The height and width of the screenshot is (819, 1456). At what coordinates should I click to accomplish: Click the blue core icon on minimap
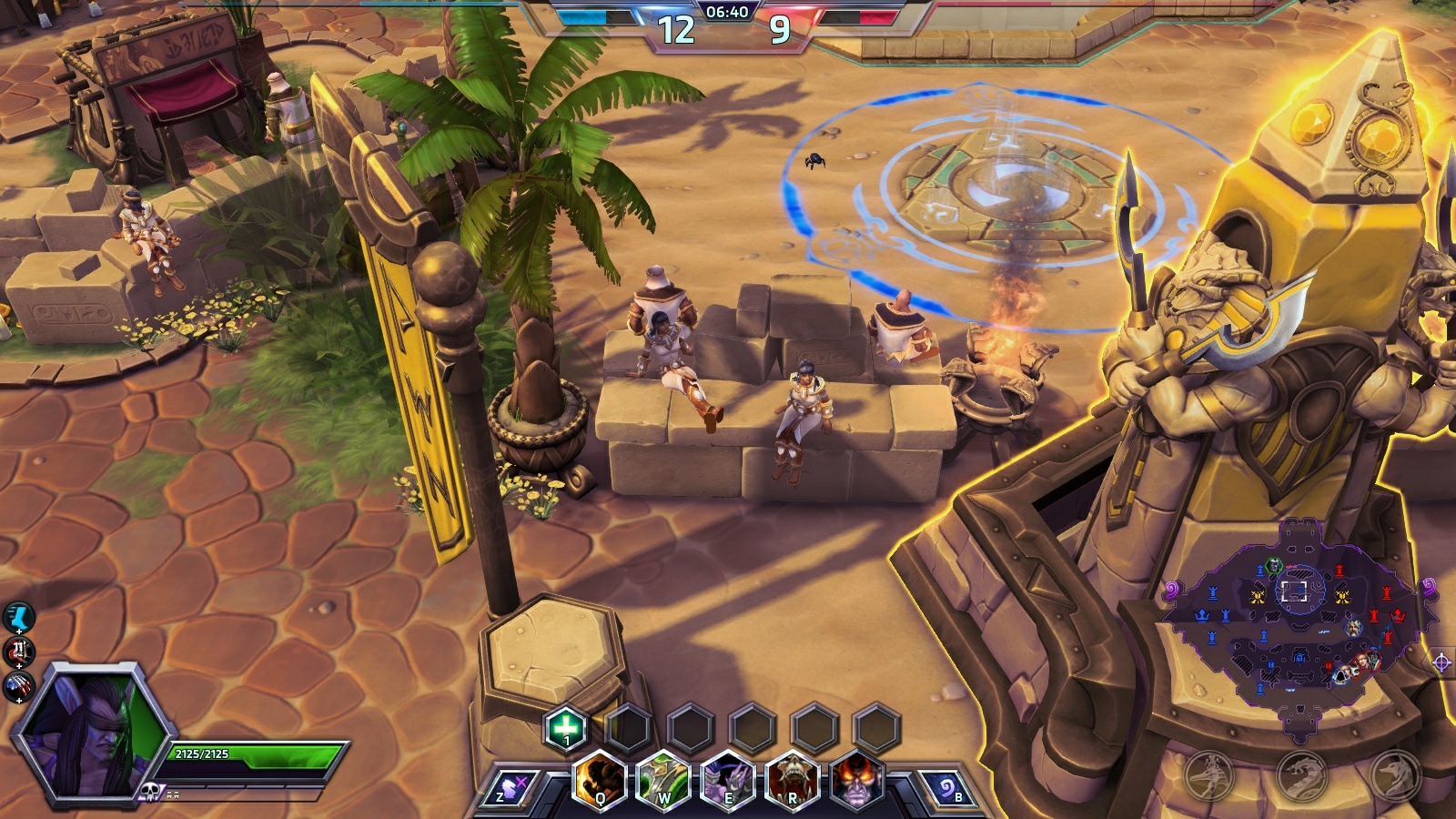tap(1202, 616)
